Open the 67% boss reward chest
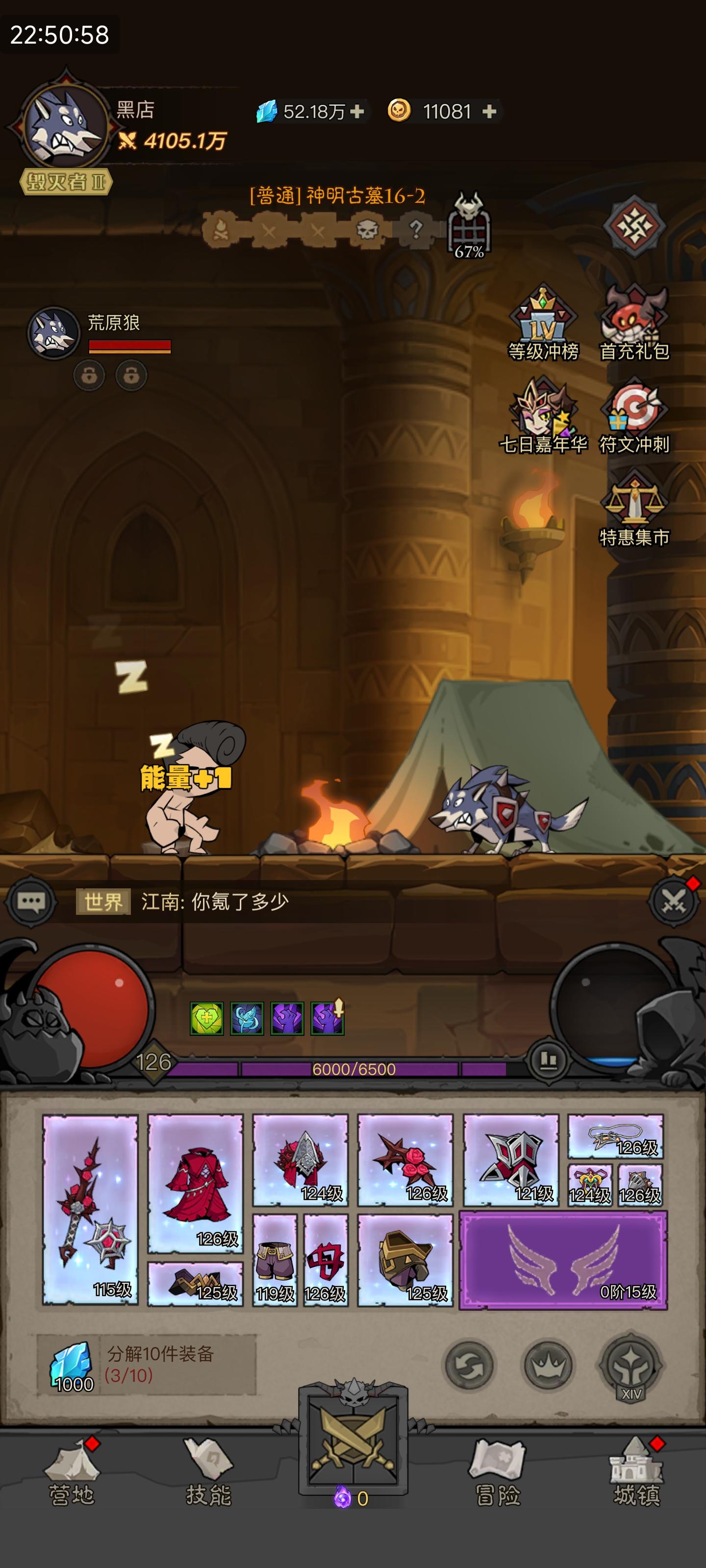706x1568 pixels. pyautogui.click(x=469, y=228)
